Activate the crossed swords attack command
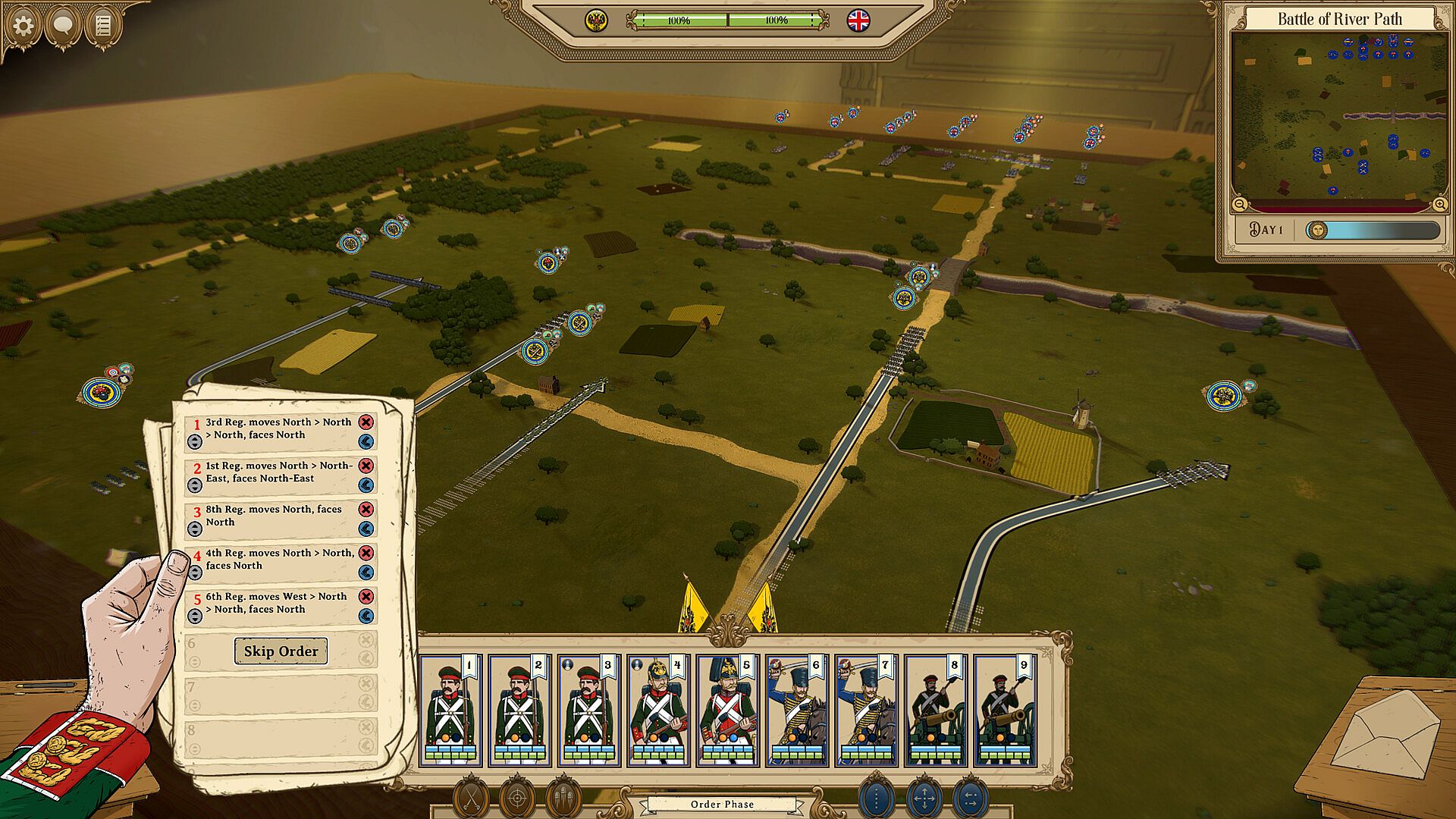The height and width of the screenshot is (819, 1456). click(471, 799)
